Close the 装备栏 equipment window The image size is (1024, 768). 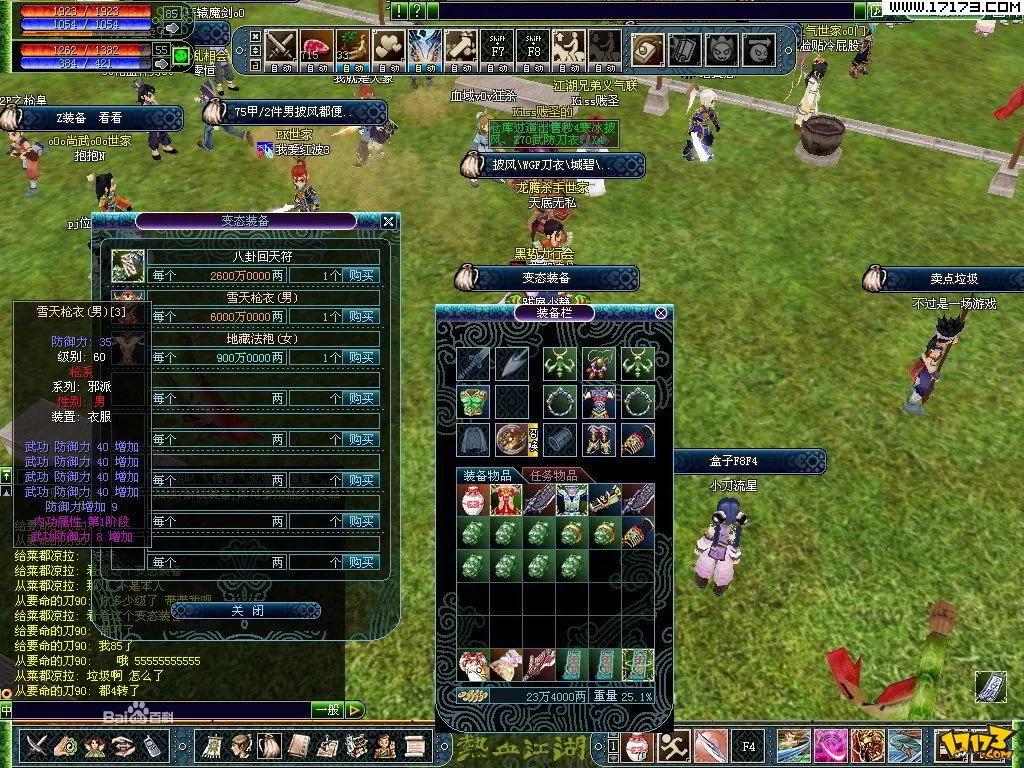click(x=661, y=313)
